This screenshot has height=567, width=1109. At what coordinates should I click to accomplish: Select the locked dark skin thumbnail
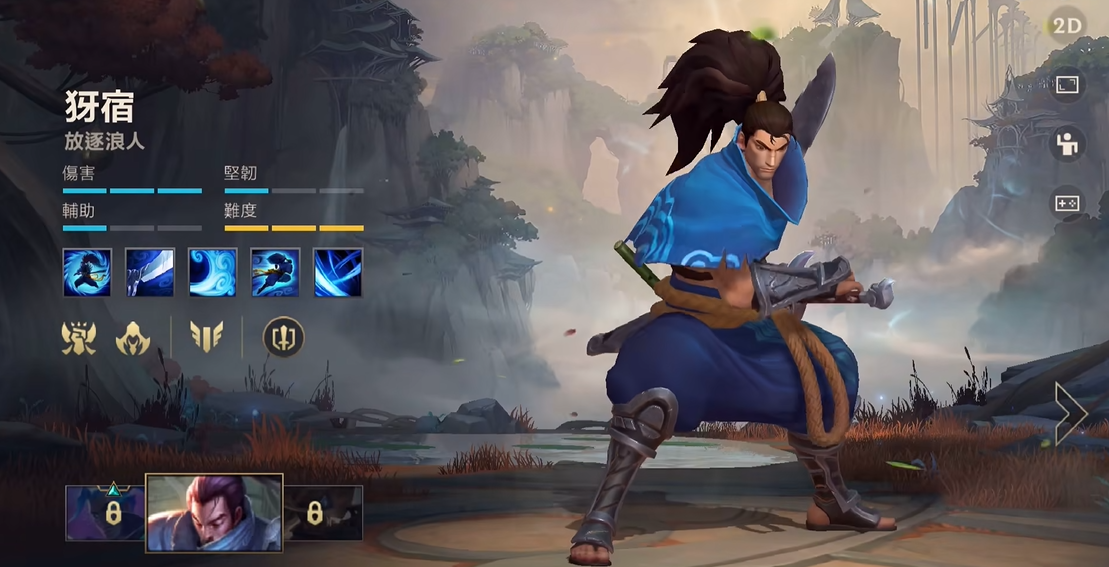click(x=323, y=513)
